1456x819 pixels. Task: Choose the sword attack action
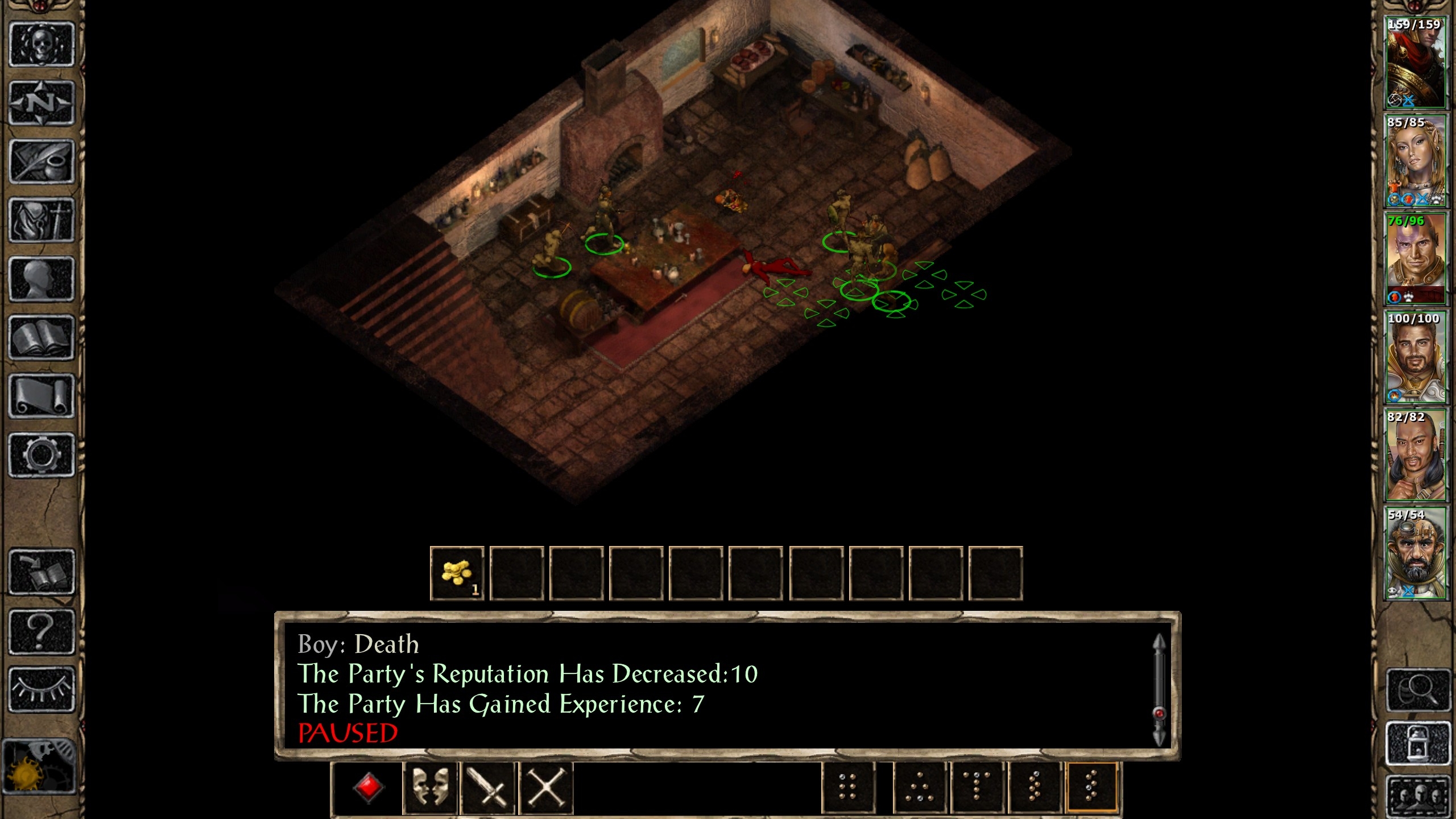488,788
